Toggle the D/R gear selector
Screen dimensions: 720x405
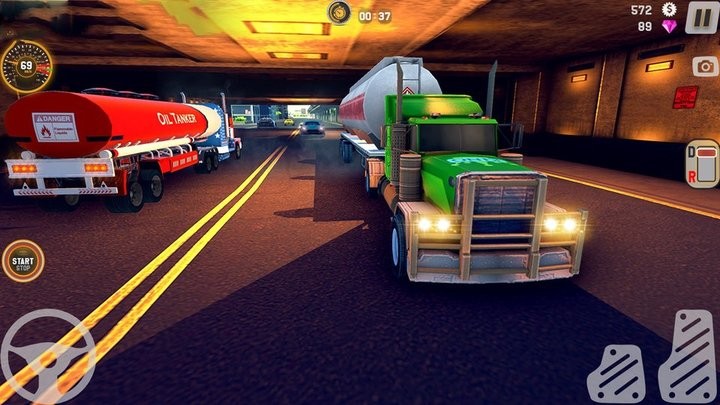pyautogui.click(x=702, y=162)
